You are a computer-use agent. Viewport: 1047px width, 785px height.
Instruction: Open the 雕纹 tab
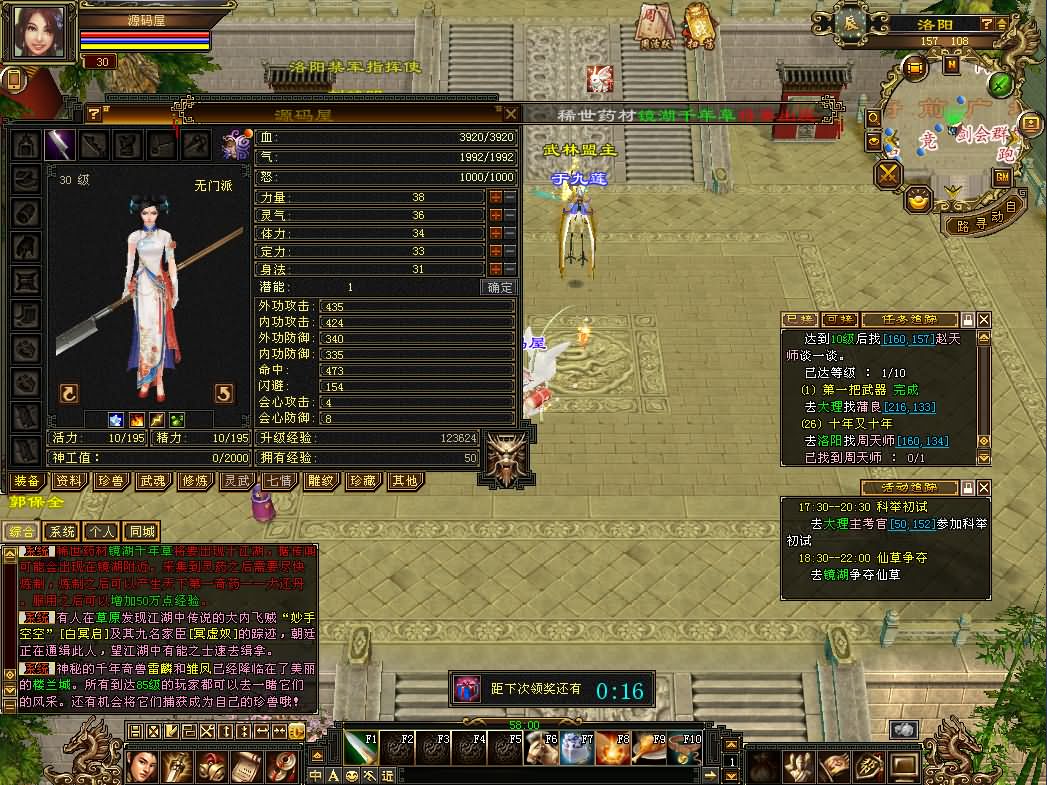(321, 481)
